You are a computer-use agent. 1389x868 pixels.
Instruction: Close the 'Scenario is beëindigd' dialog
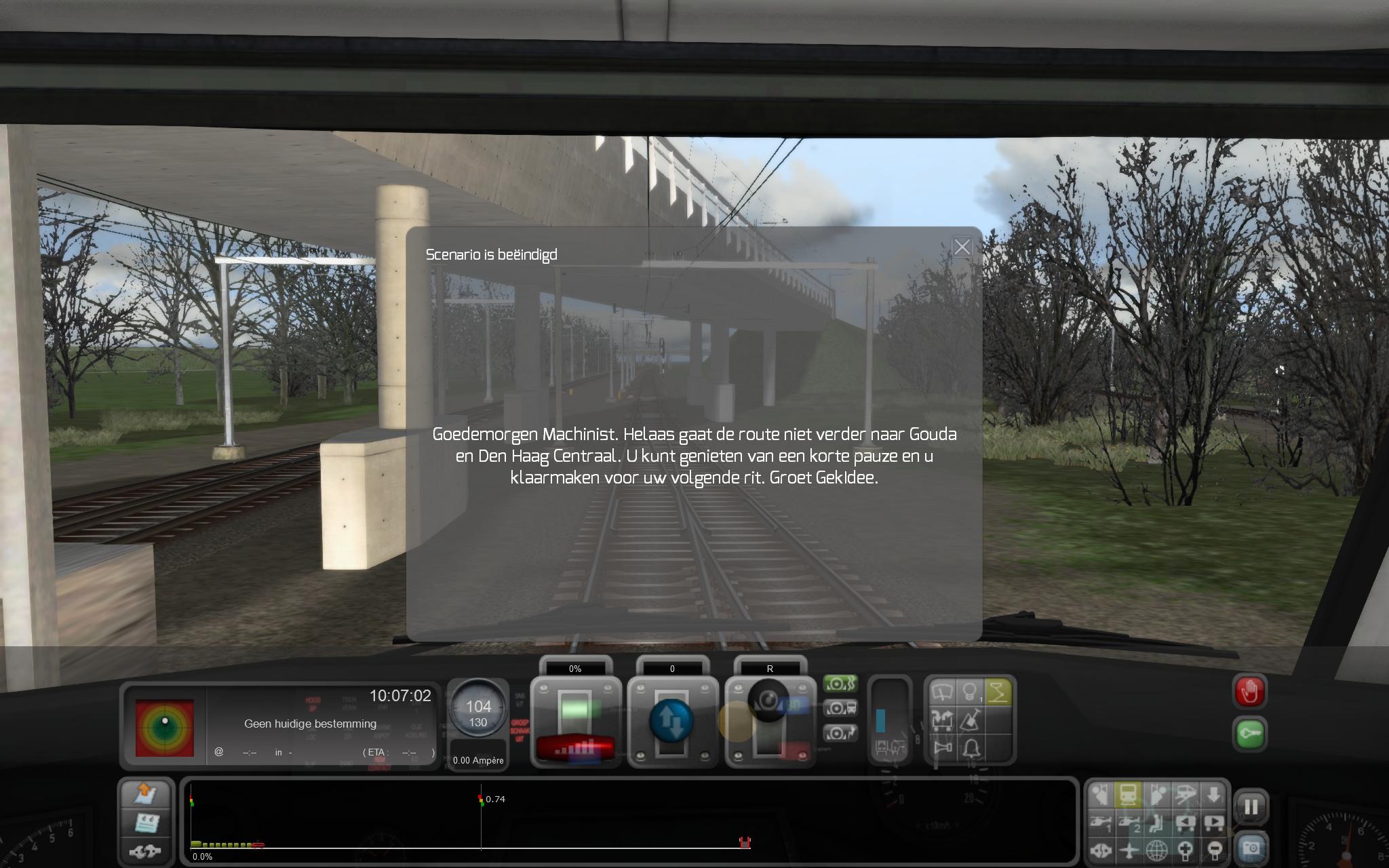pyautogui.click(x=962, y=248)
